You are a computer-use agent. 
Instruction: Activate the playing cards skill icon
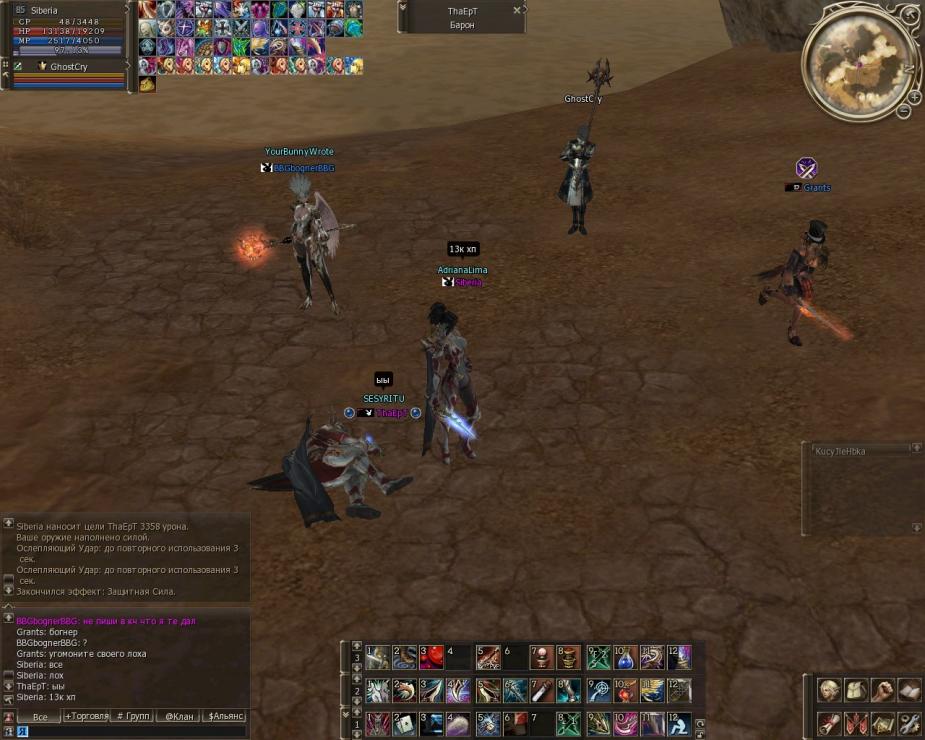tap(405, 723)
